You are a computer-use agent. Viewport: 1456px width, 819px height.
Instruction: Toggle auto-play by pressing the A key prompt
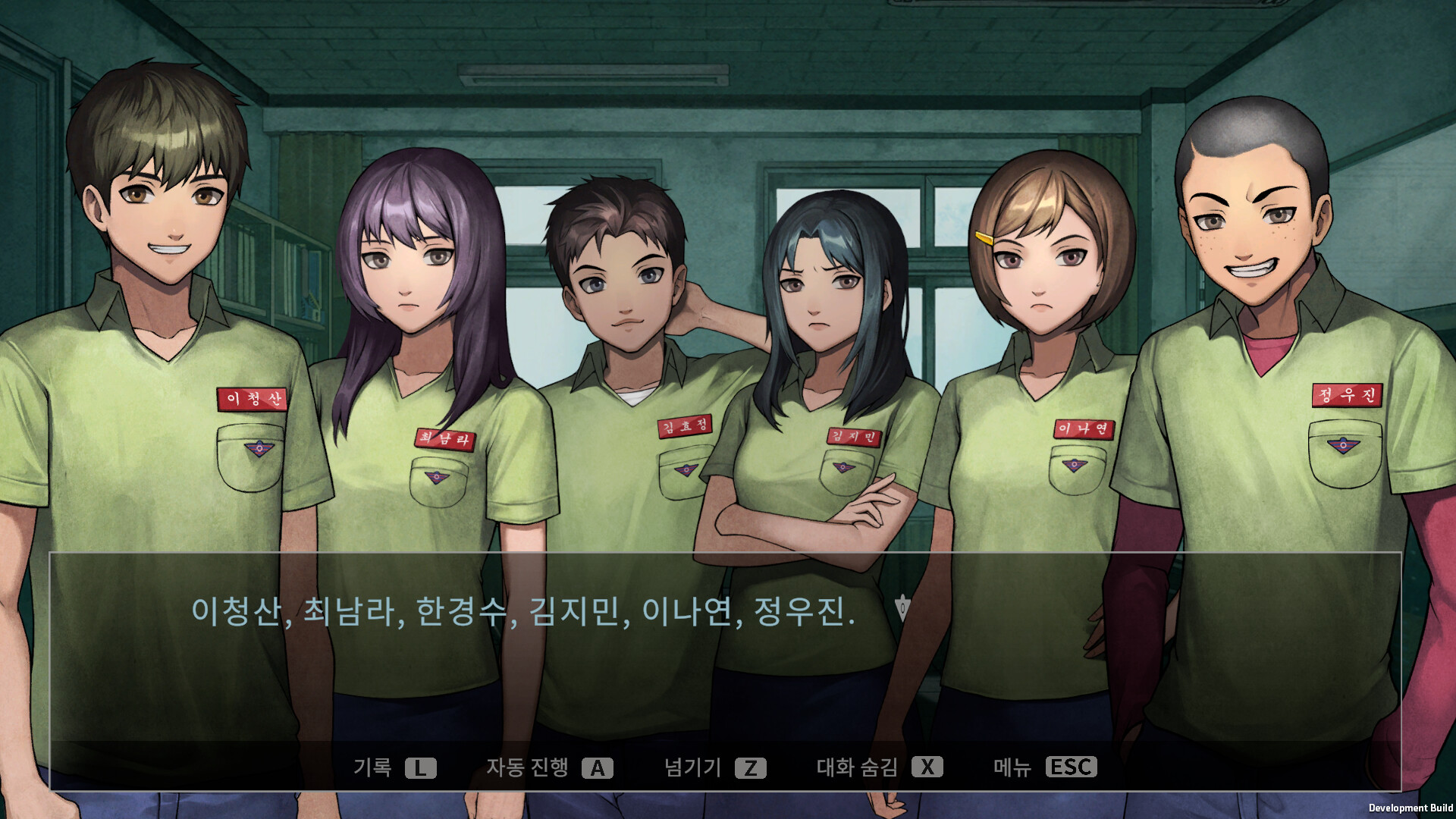[x=599, y=767]
